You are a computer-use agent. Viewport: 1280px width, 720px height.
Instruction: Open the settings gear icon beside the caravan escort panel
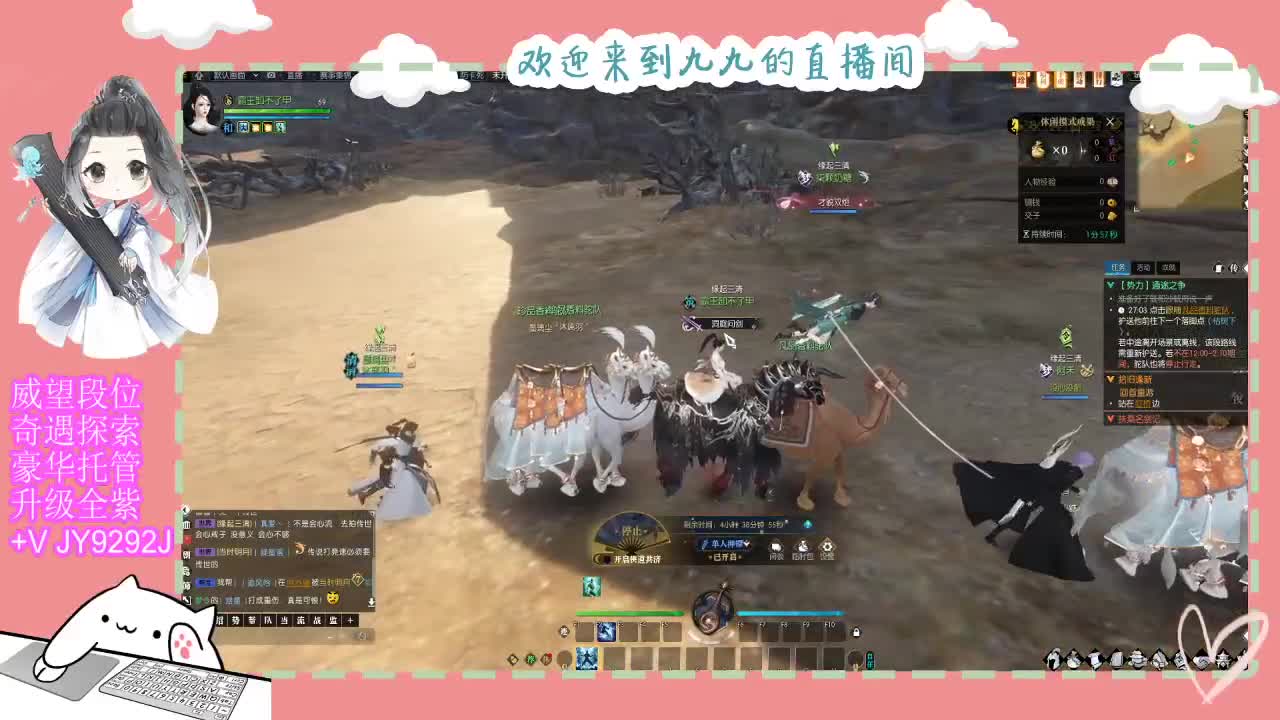click(827, 547)
